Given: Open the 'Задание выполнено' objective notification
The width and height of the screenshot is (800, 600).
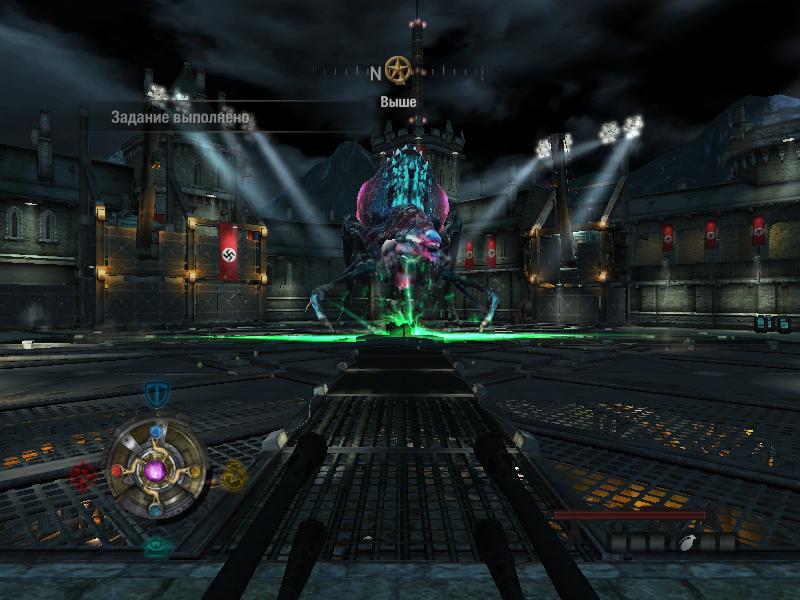Looking at the screenshot, I should pyautogui.click(x=181, y=118).
